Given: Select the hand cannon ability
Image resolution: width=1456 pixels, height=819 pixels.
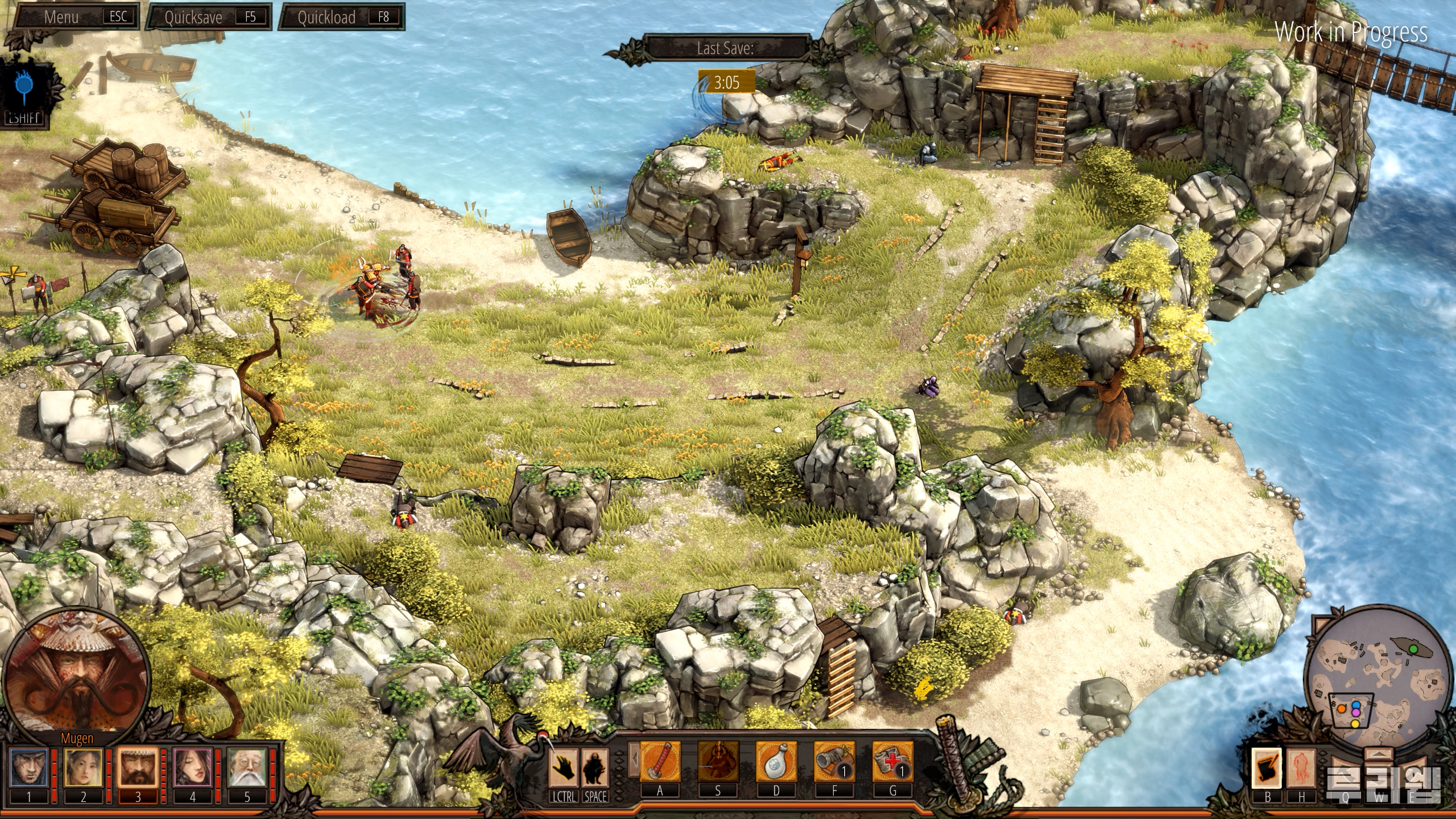Looking at the screenshot, I should pyautogui.click(x=834, y=762).
